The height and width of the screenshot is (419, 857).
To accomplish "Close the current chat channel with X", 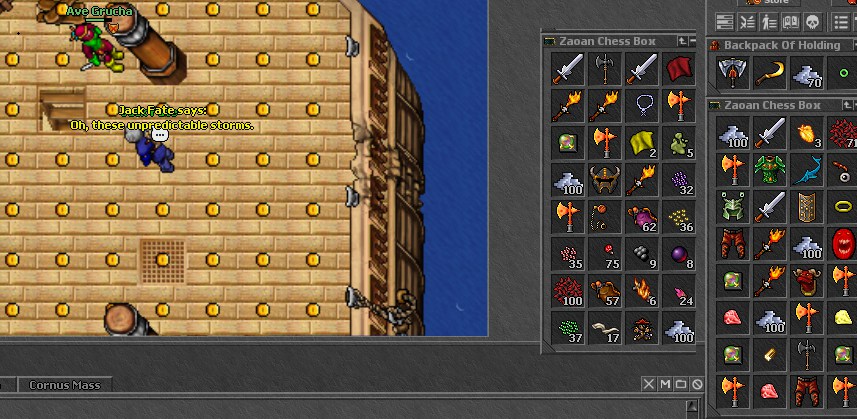I will (x=648, y=385).
